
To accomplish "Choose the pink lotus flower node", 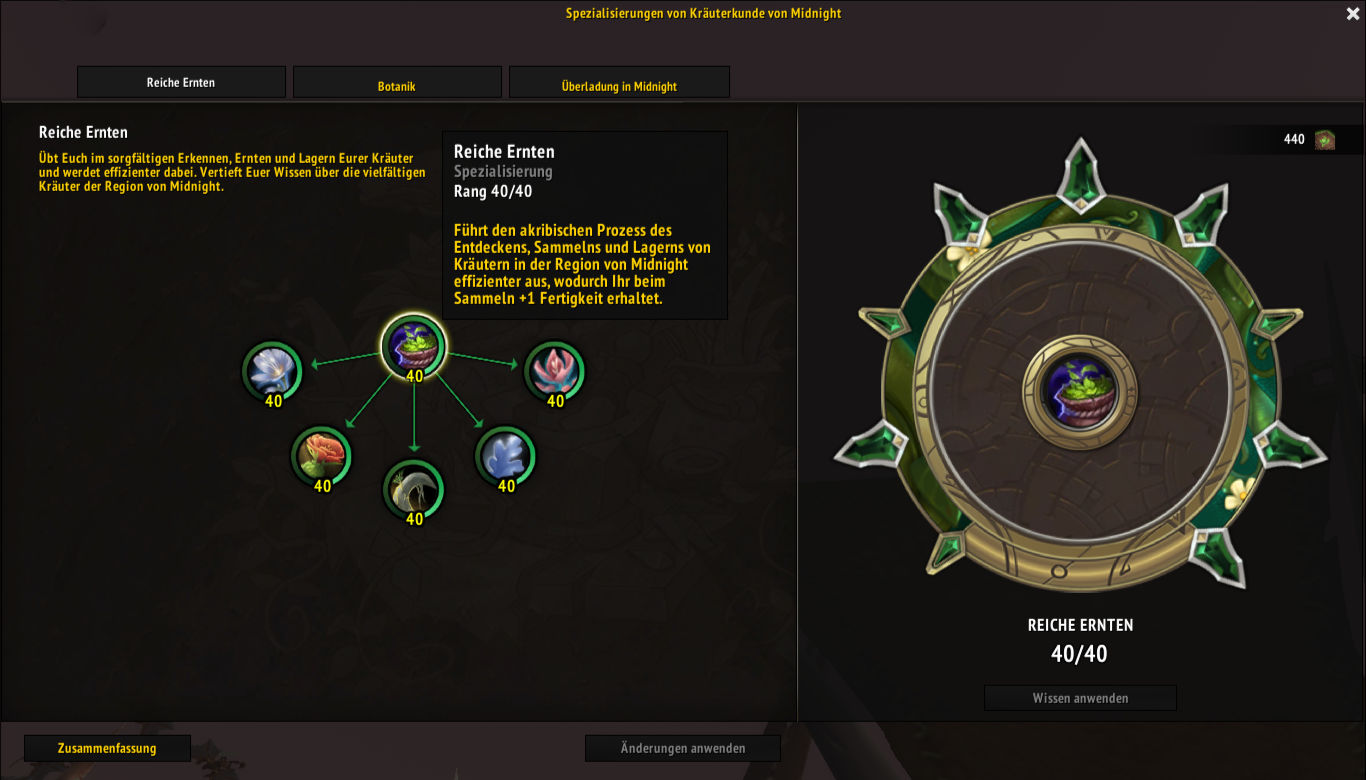I will pyautogui.click(x=555, y=371).
